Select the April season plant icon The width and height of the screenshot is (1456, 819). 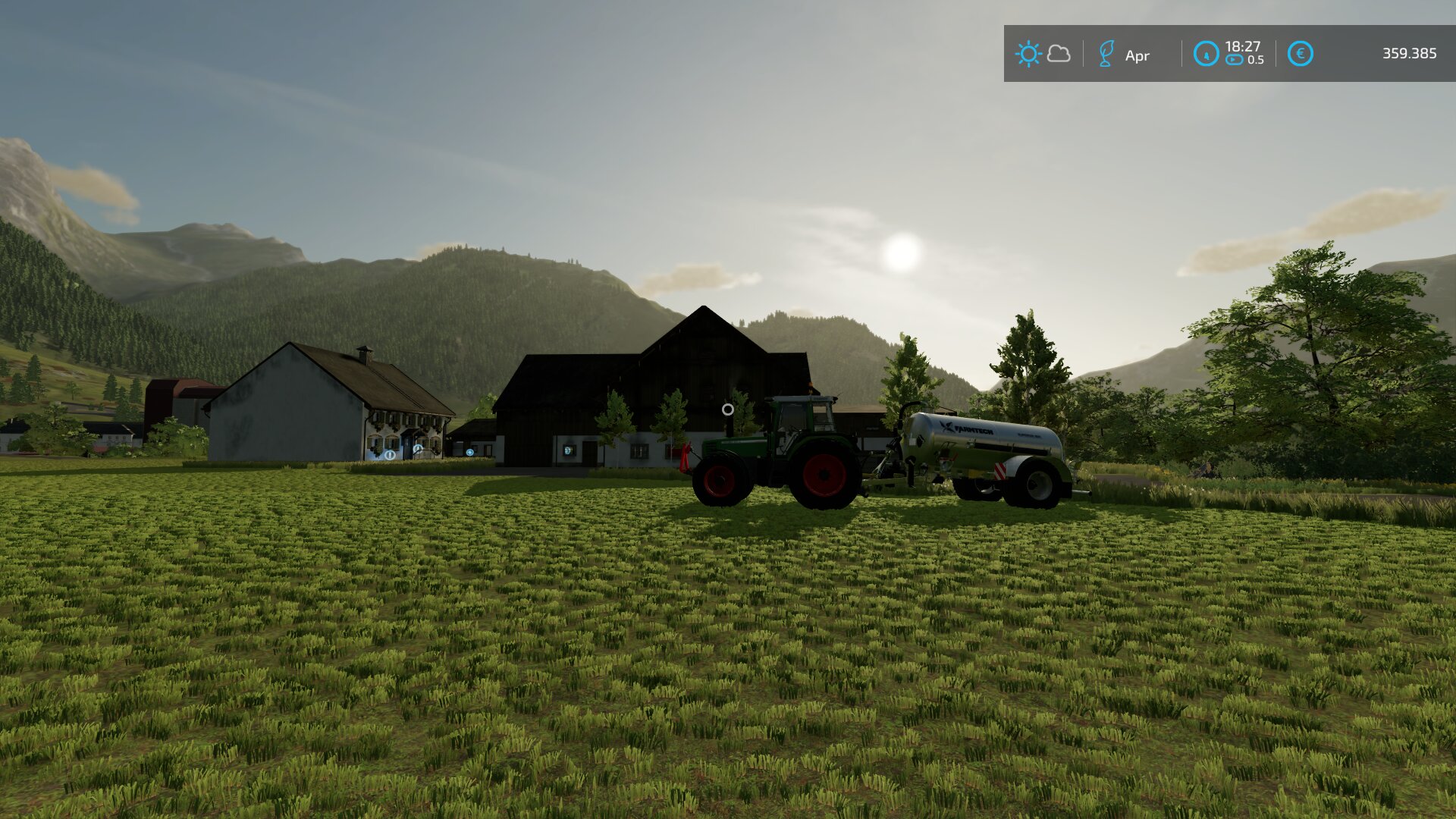click(1106, 54)
